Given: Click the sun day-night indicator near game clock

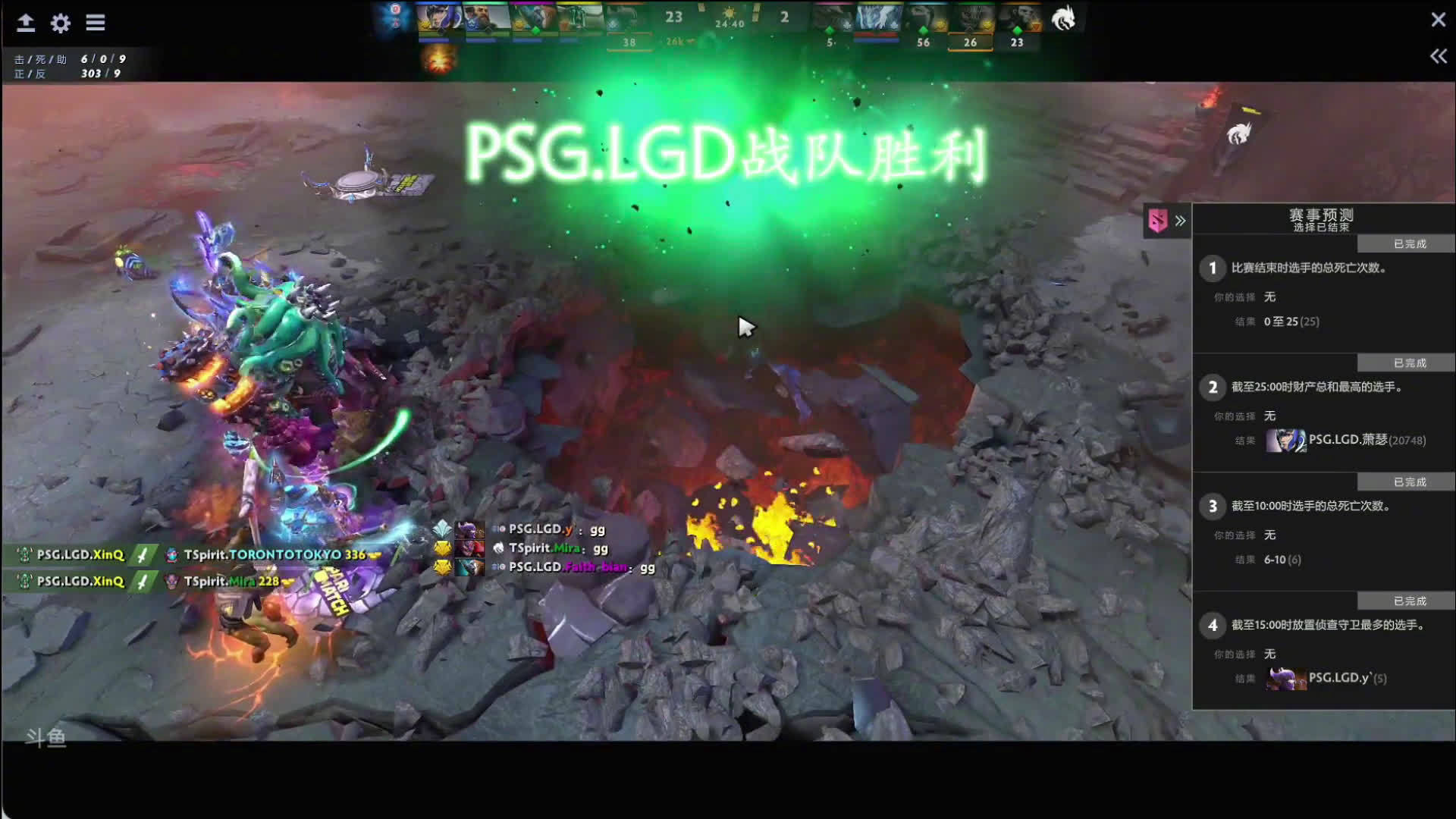Looking at the screenshot, I should point(730,13).
